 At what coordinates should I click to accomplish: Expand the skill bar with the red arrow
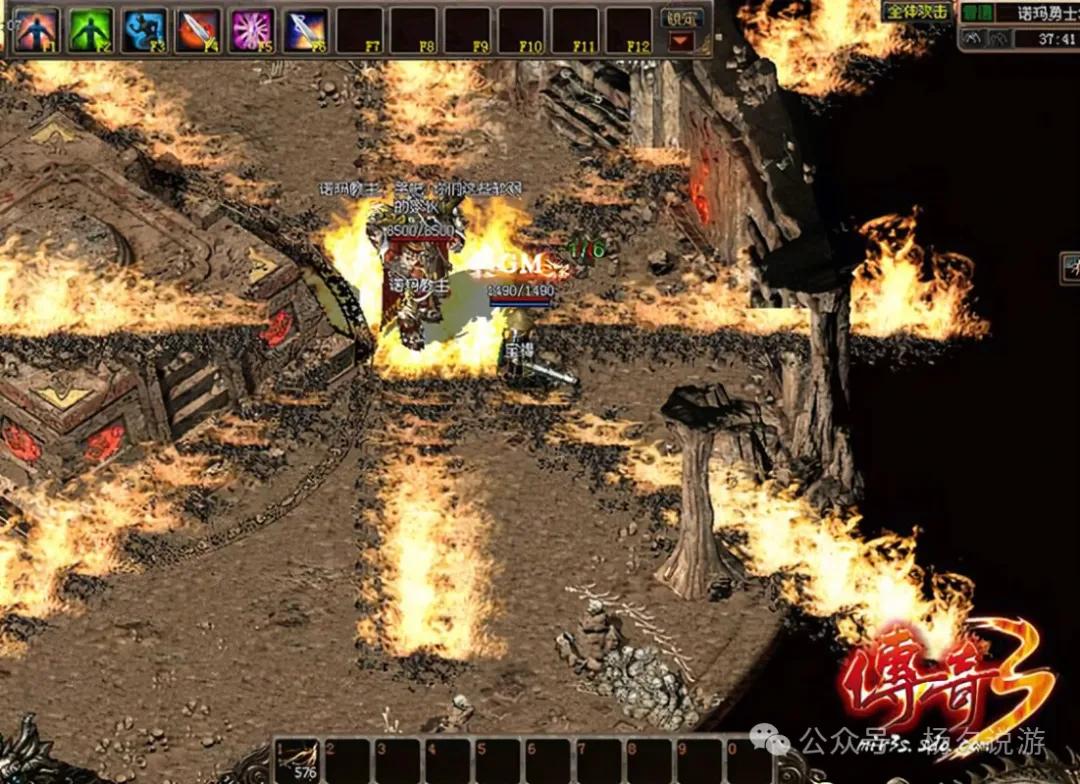click(x=682, y=41)
